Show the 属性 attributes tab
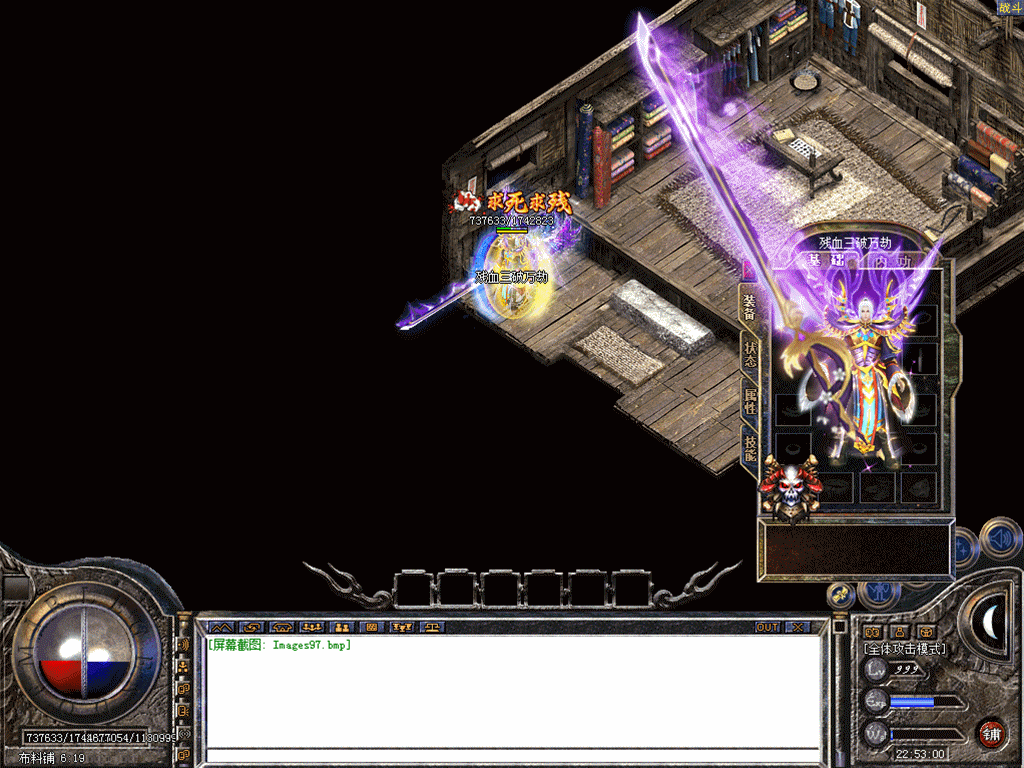Screen dimensions: 1024x768 [750, 401]
